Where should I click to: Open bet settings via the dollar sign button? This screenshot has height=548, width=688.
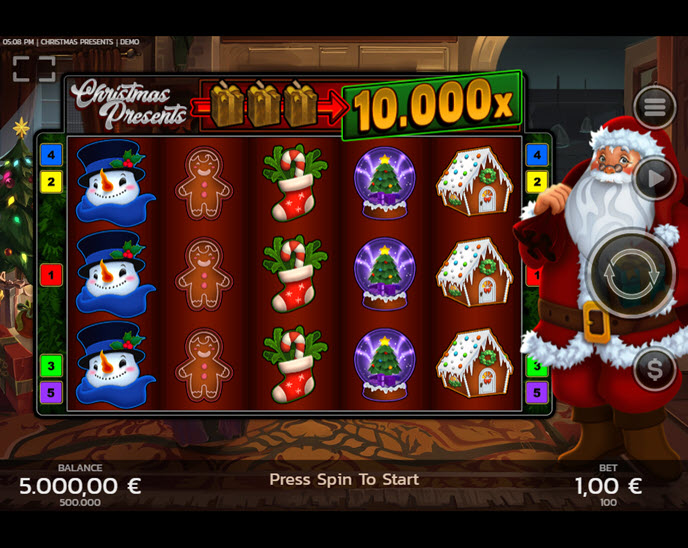point(654,370)
